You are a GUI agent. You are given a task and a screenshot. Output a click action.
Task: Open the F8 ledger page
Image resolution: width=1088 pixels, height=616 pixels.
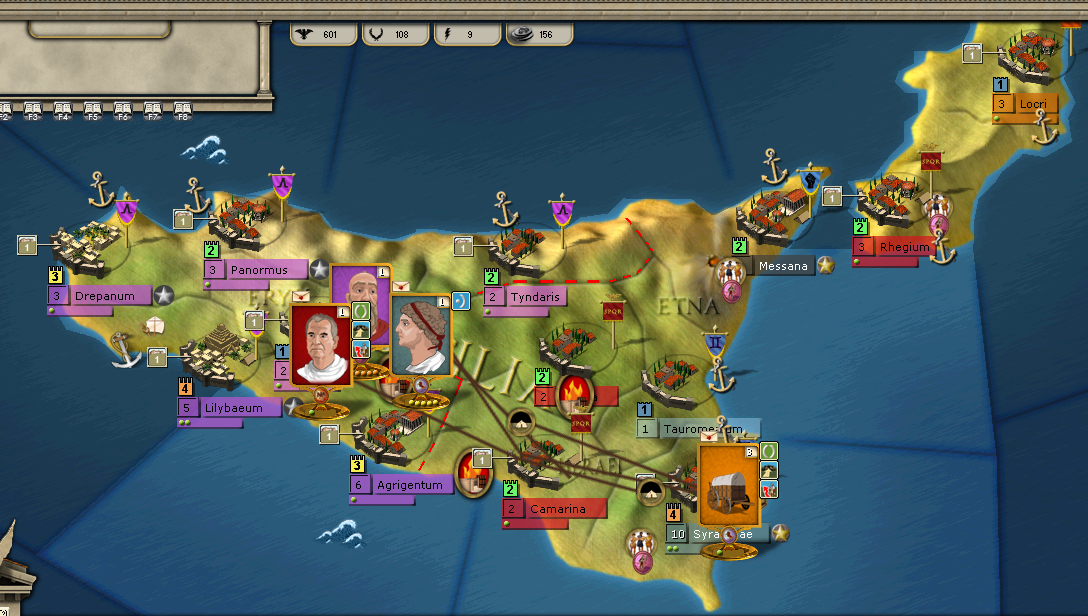[183, 108]
